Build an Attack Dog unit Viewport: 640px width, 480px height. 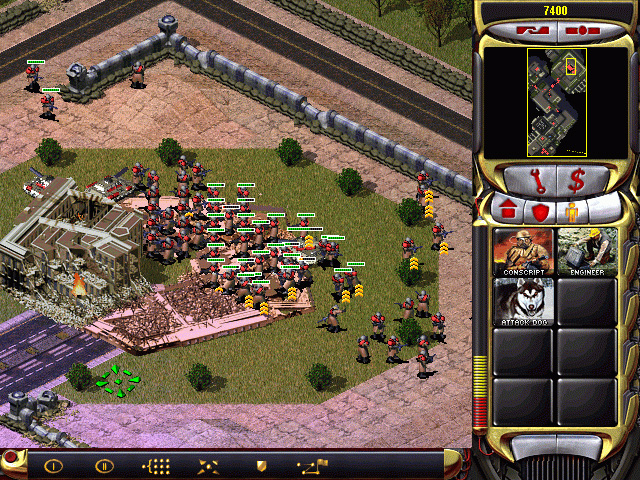click(522, 302)
